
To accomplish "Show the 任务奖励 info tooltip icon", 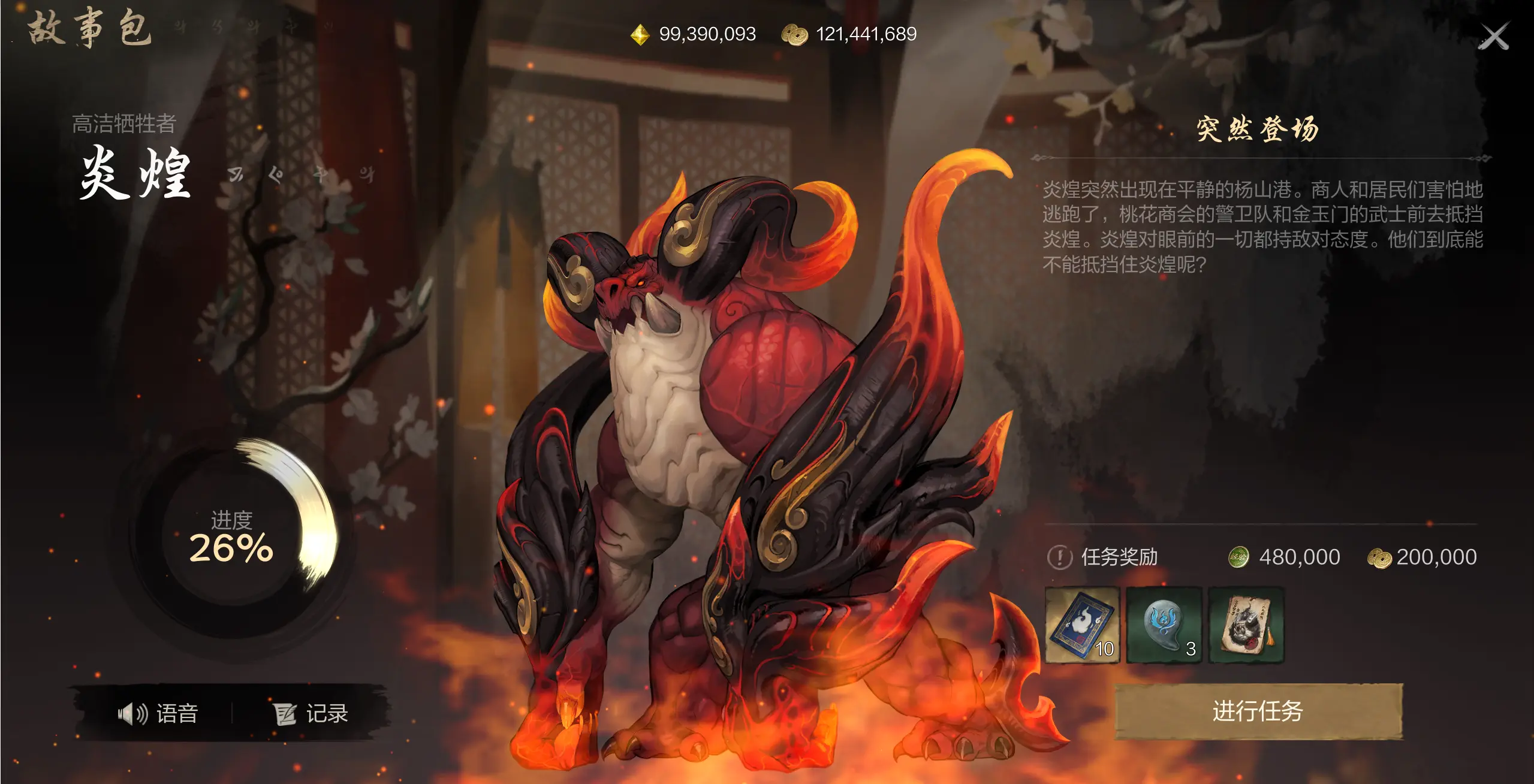I will pyautogui.click(x=1059, y=557).
